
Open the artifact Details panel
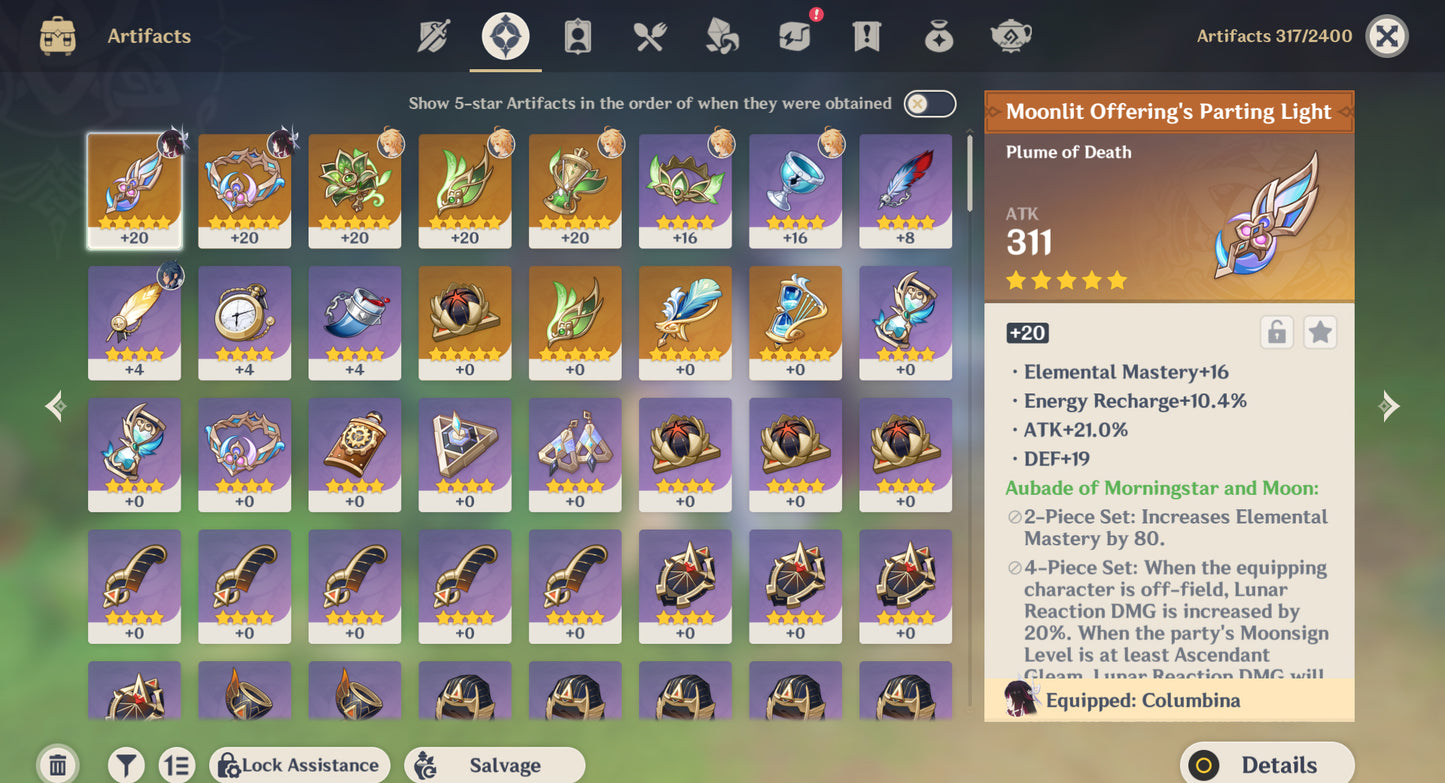click(1267, 763)
